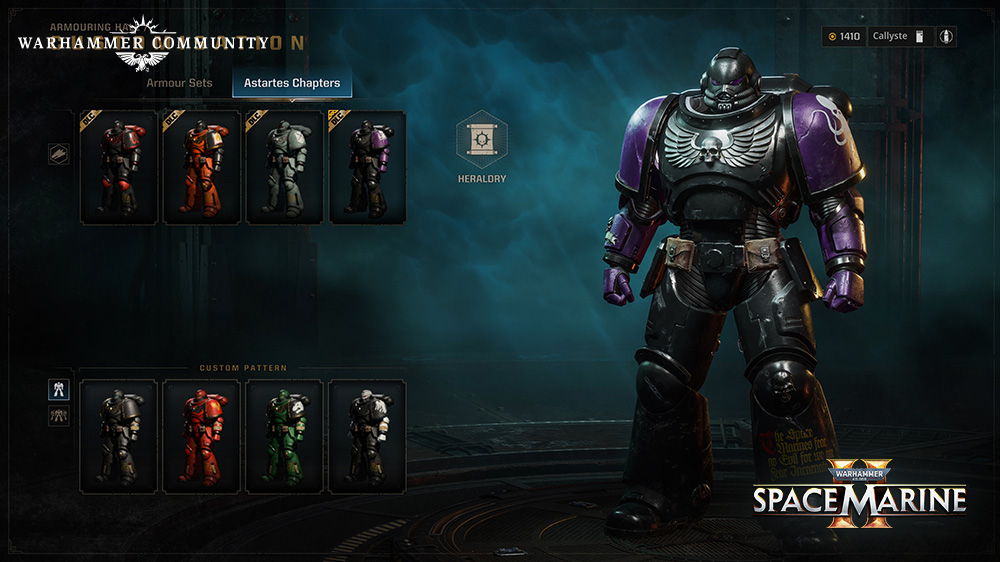The width and height of the screenshot is (1000, 562).
Task: Choose the black and white custom pattern armour
Action: point(368,436)
